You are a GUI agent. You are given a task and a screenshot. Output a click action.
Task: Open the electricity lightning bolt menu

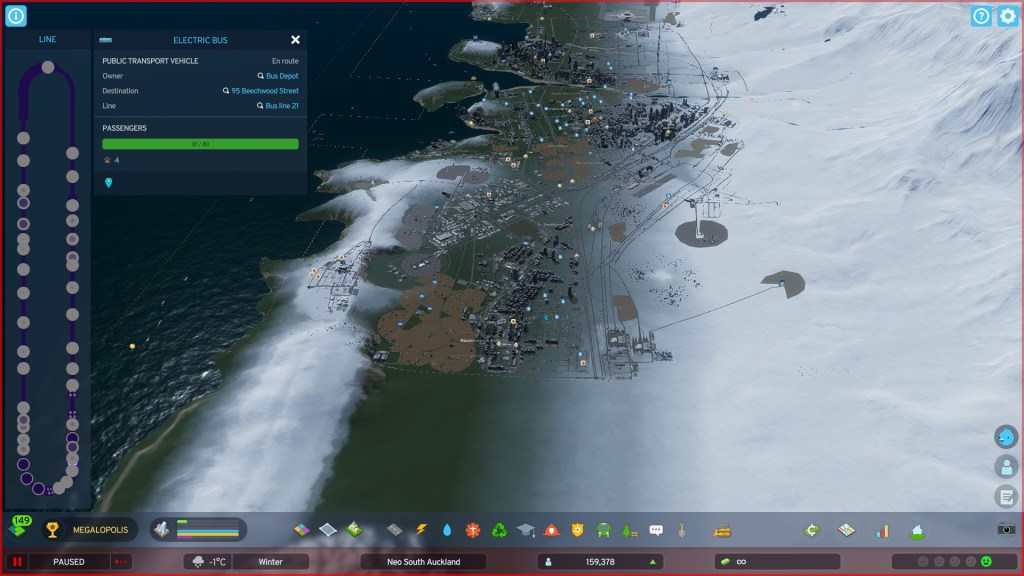421,529
